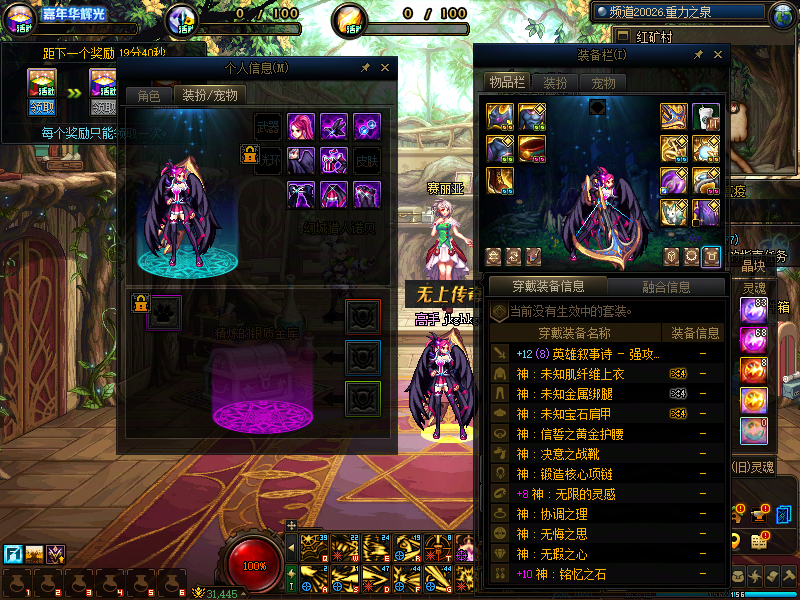Select the pink hair avatar slot

[x=301, y=127]
